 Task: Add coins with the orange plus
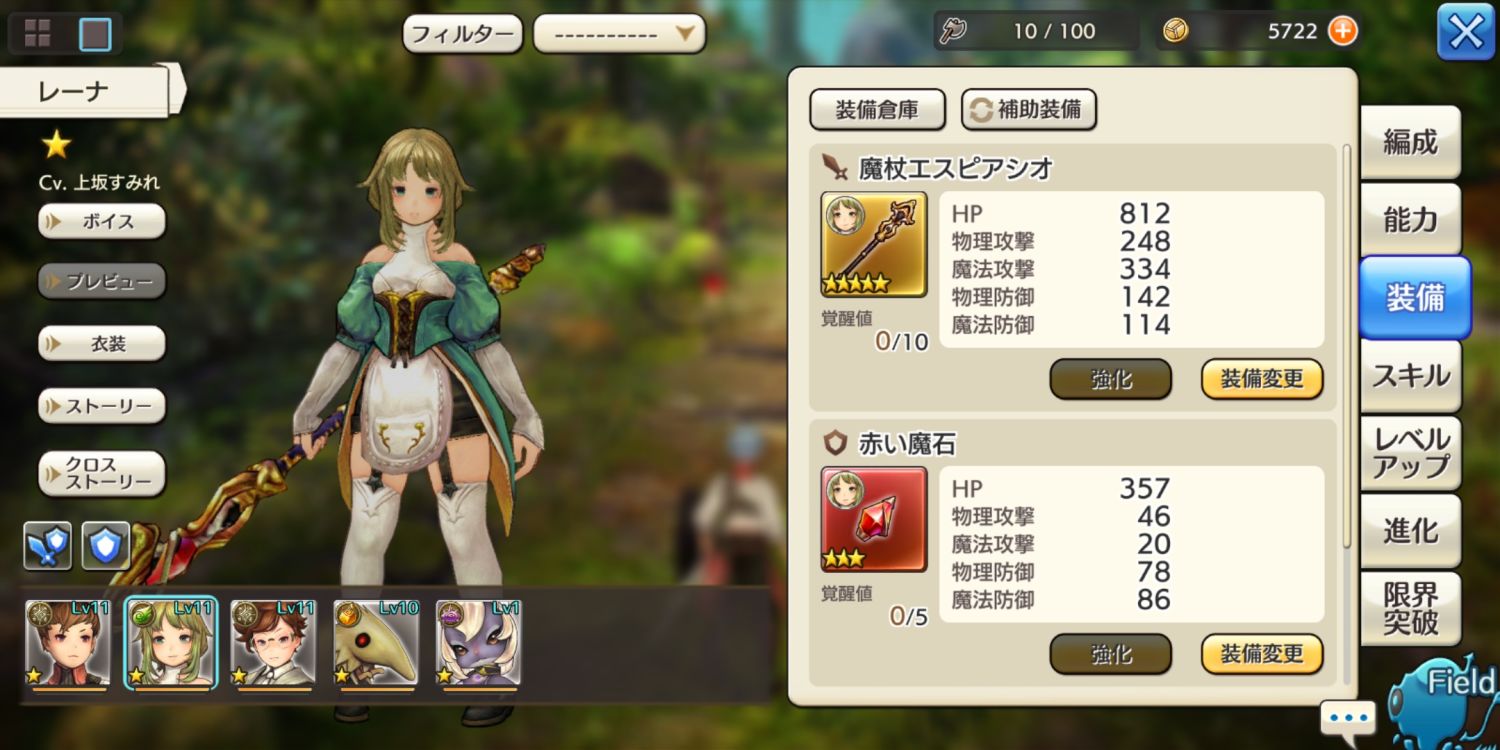[x=1343, y=31]
